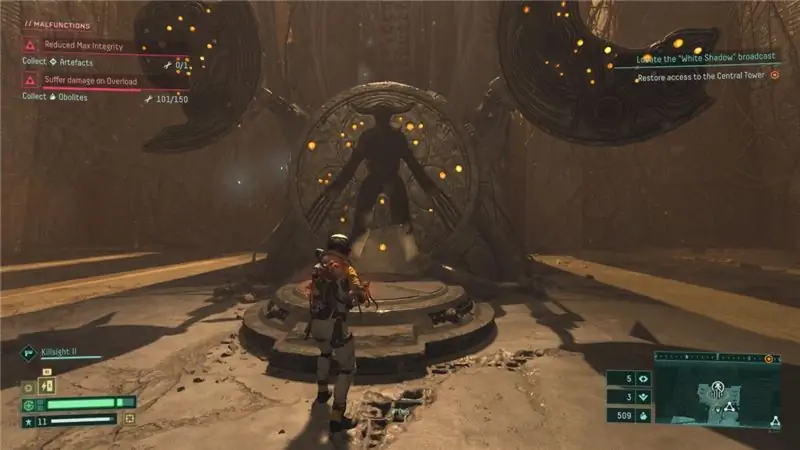800x450 pixels.
Task: Open the White Shadow broadcast objective
Action: [x=712, y=57]
